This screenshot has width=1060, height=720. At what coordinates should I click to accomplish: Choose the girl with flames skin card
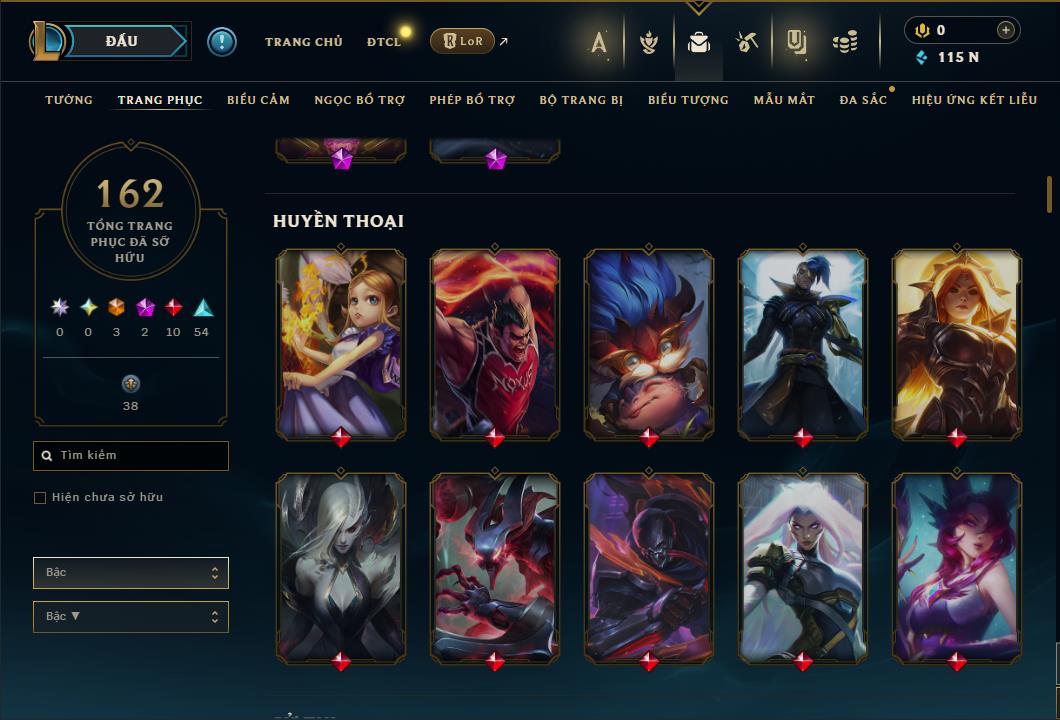[x=341, y=343]
